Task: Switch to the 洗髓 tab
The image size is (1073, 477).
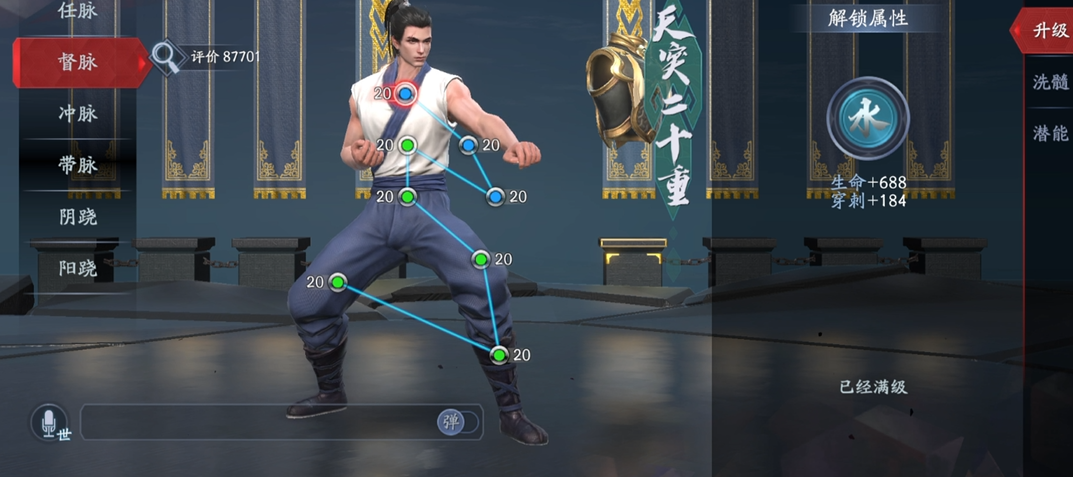Action: pyautogui.click(x=1049, y=82)
